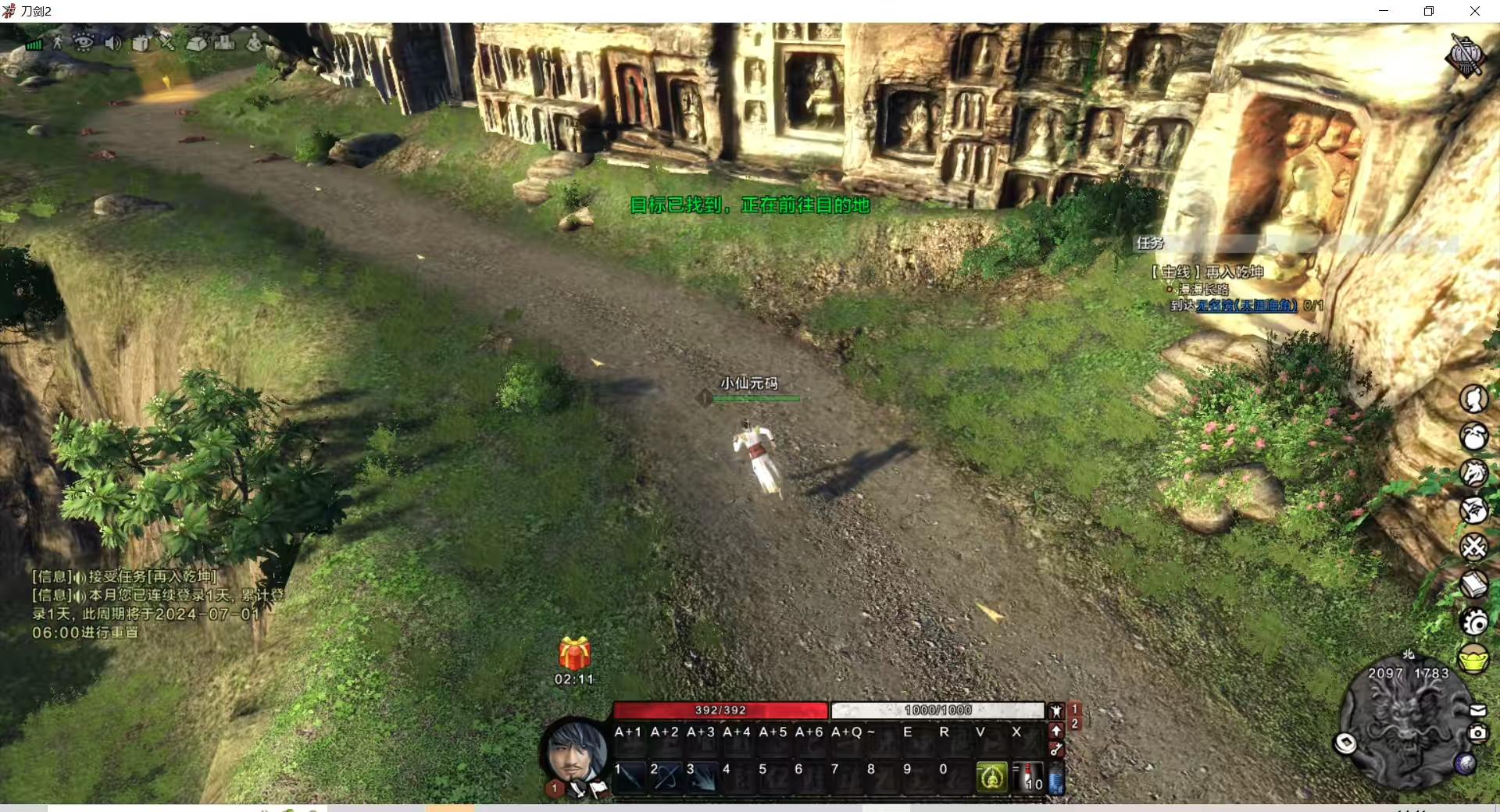Open the crossed swords menu icon
This screenshot has height=812, width=1500.
(x=1473, y=547)
